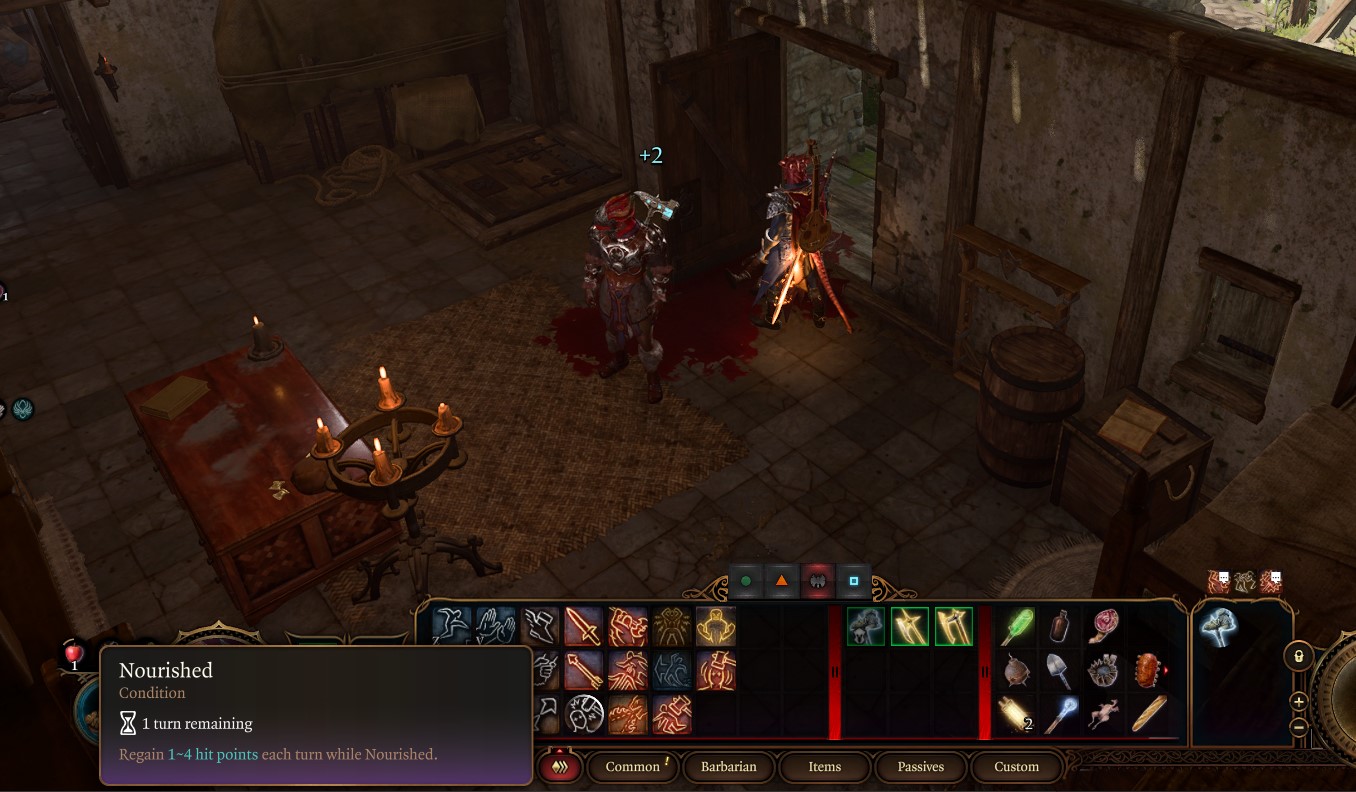Image resolution: width=1356 pixels, height=792 pixels.
Task: Use the green glowing torch item
Action: tap(1018, 626)
